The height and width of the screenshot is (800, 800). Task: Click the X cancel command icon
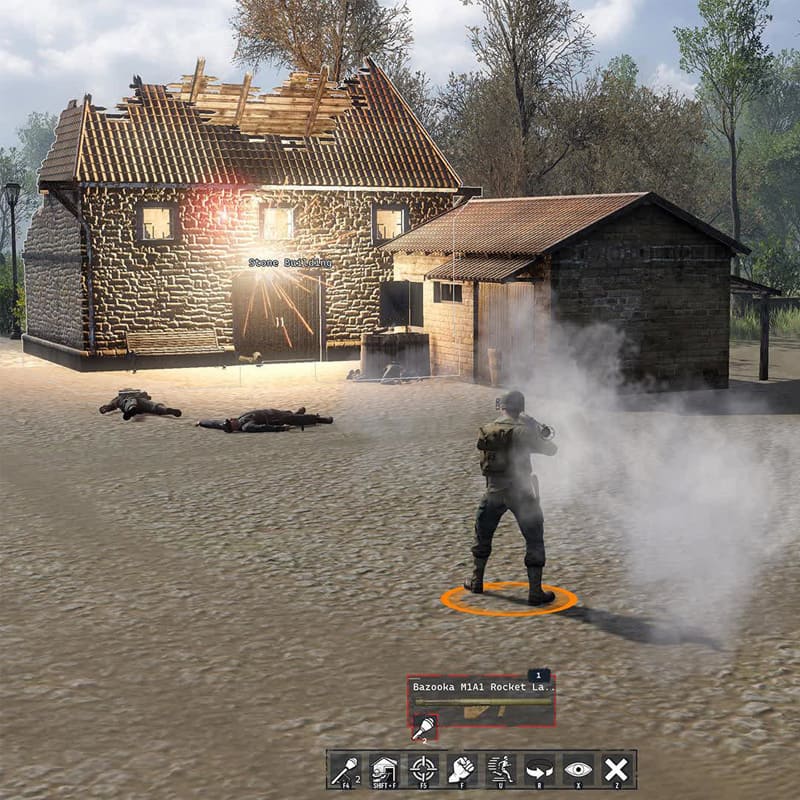(617, 770)
